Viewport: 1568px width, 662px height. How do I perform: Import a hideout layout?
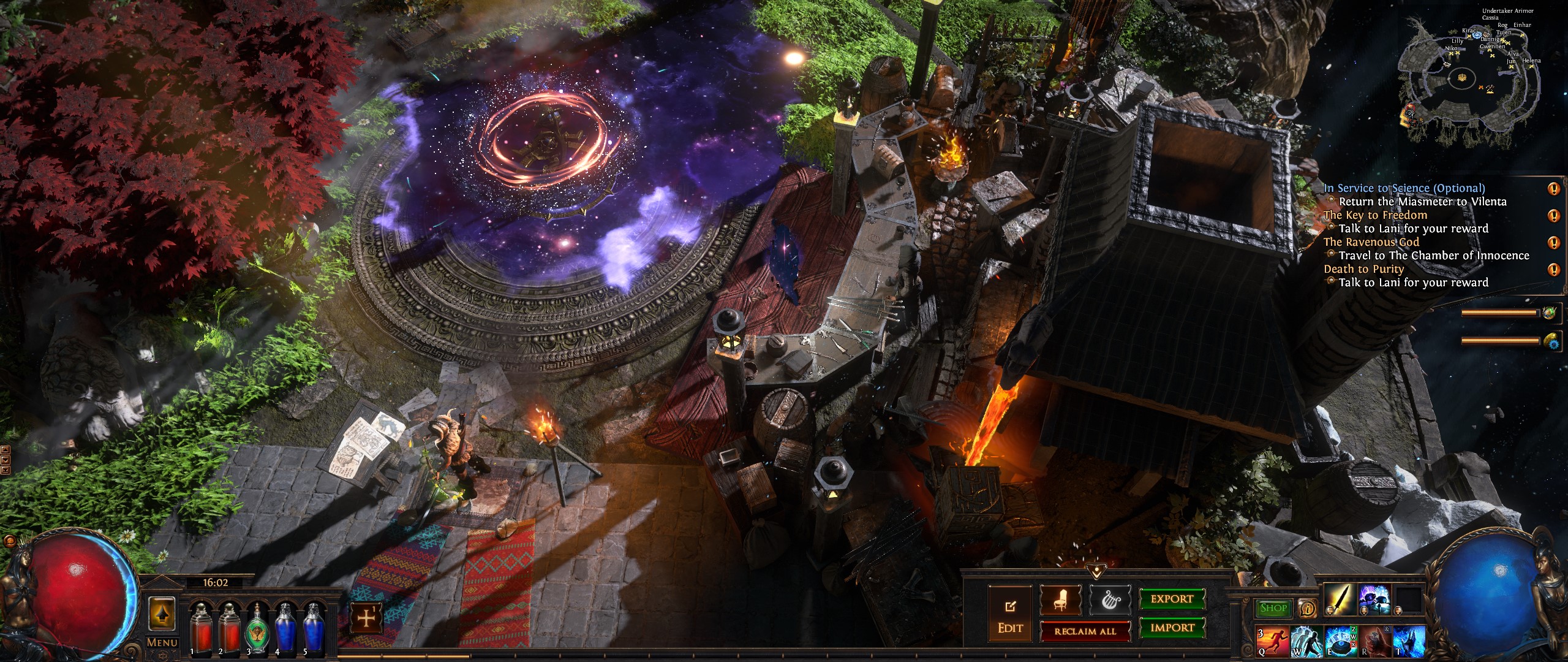point(1172,628)
